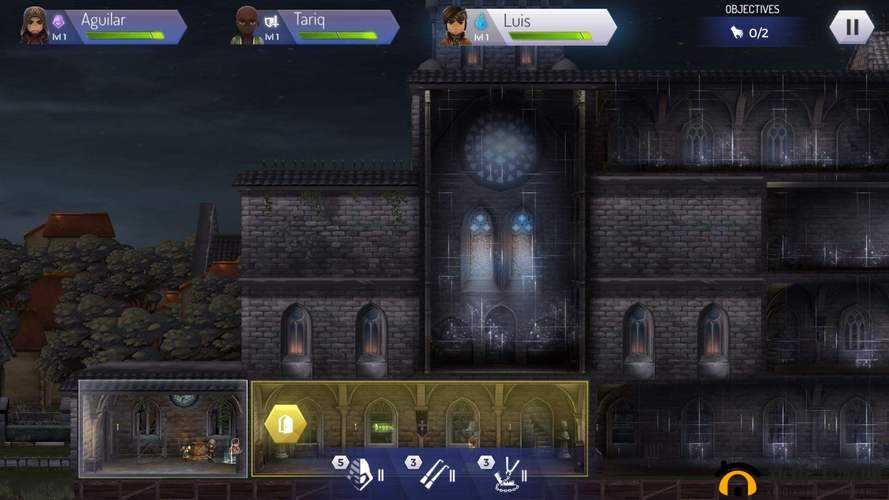Choose Luis as the active hero
The width and height of the screenshot is (889, 500).
(526, 27)
